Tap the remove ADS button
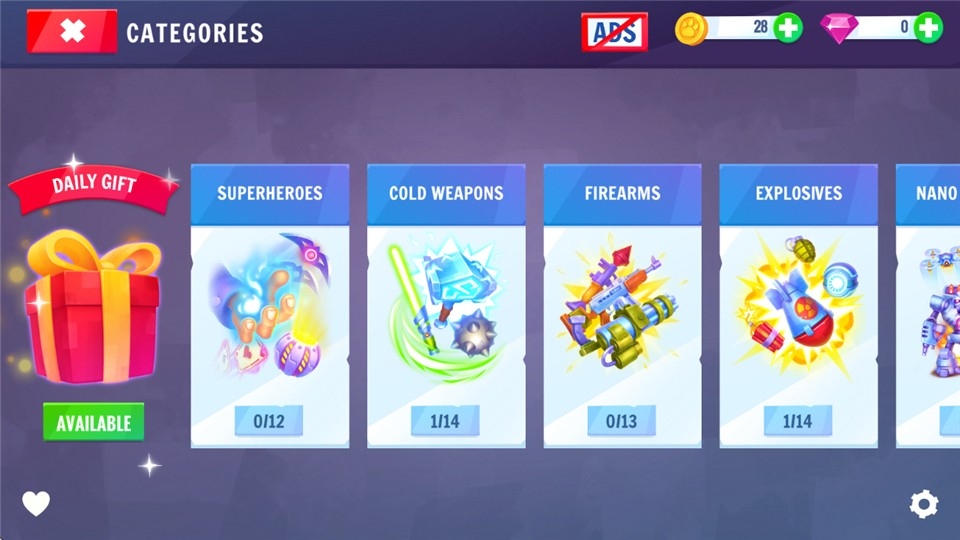 point(614,32)
